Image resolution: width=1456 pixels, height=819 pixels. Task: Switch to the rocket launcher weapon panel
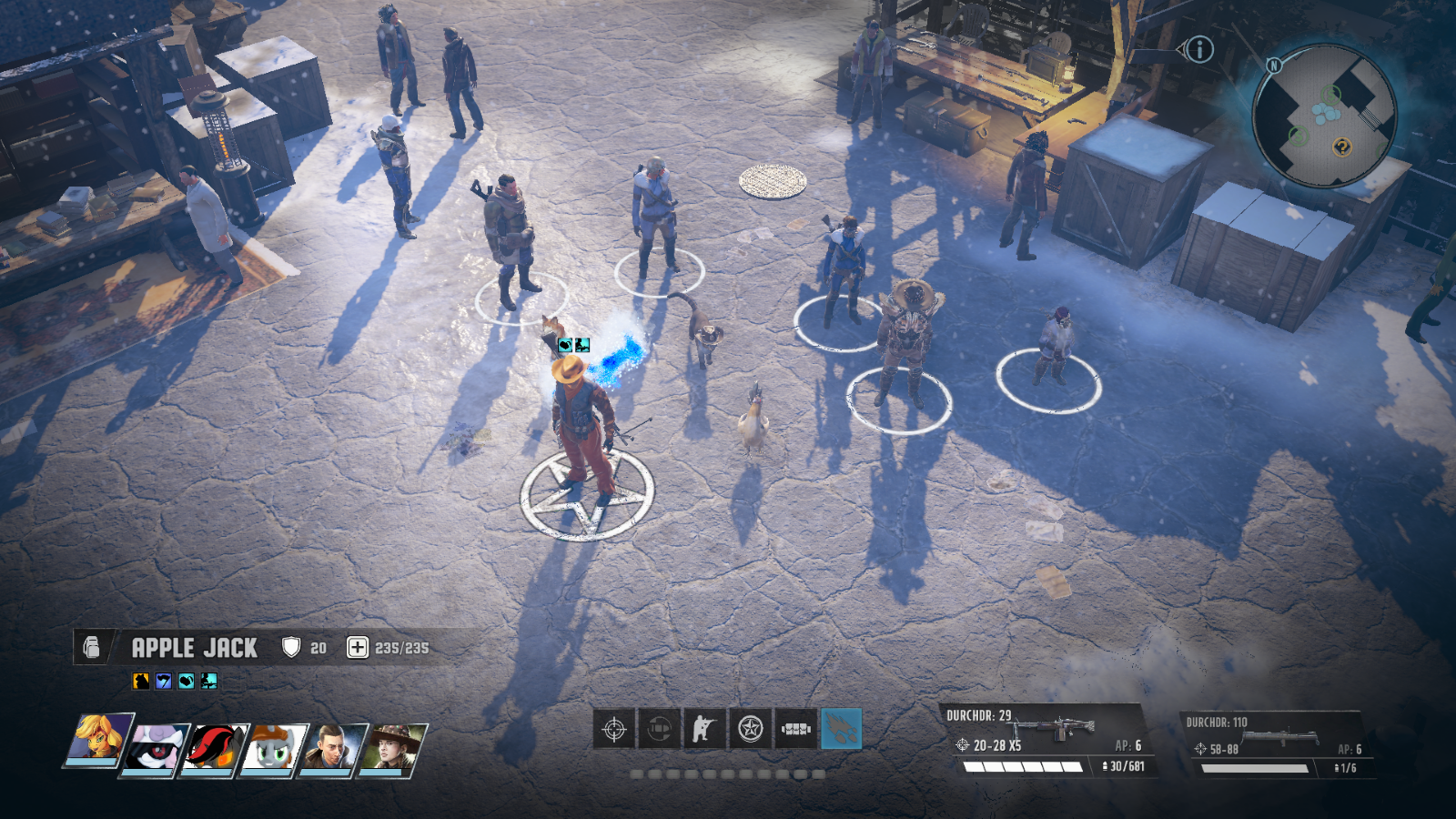pyautogui.click(x=1274, y=743)
